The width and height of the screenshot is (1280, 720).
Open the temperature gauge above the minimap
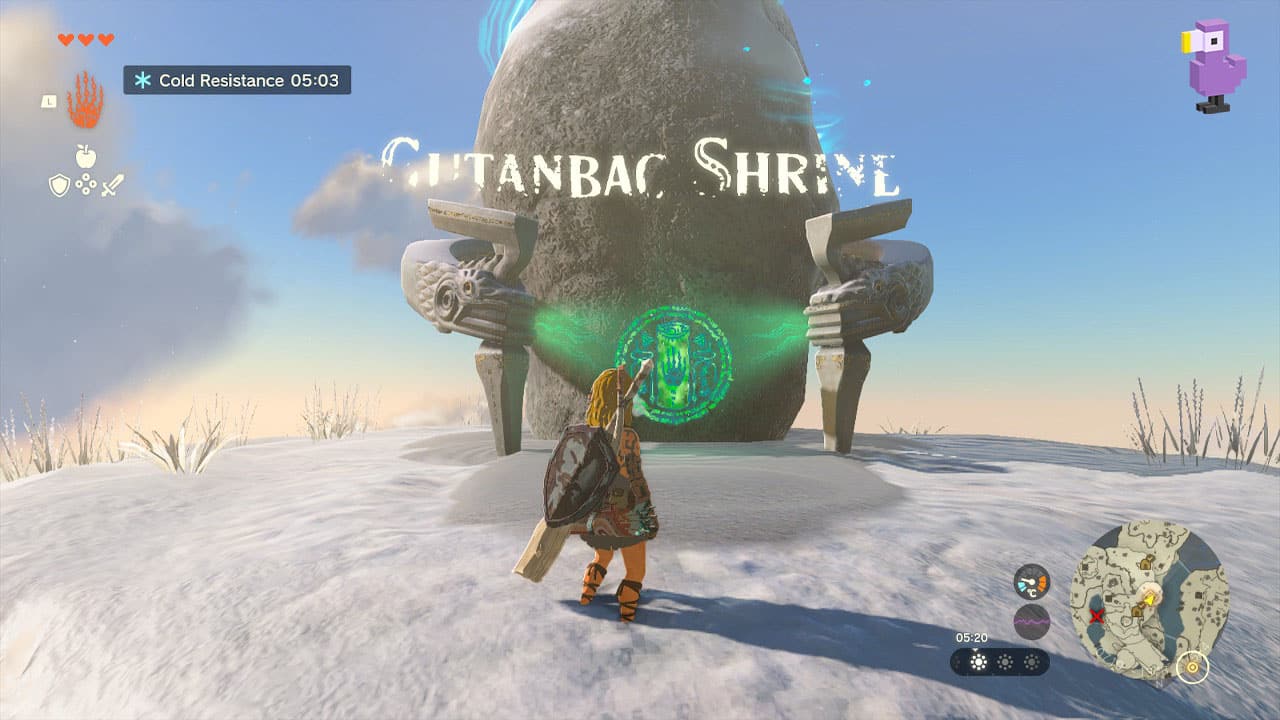point(1031,581)
